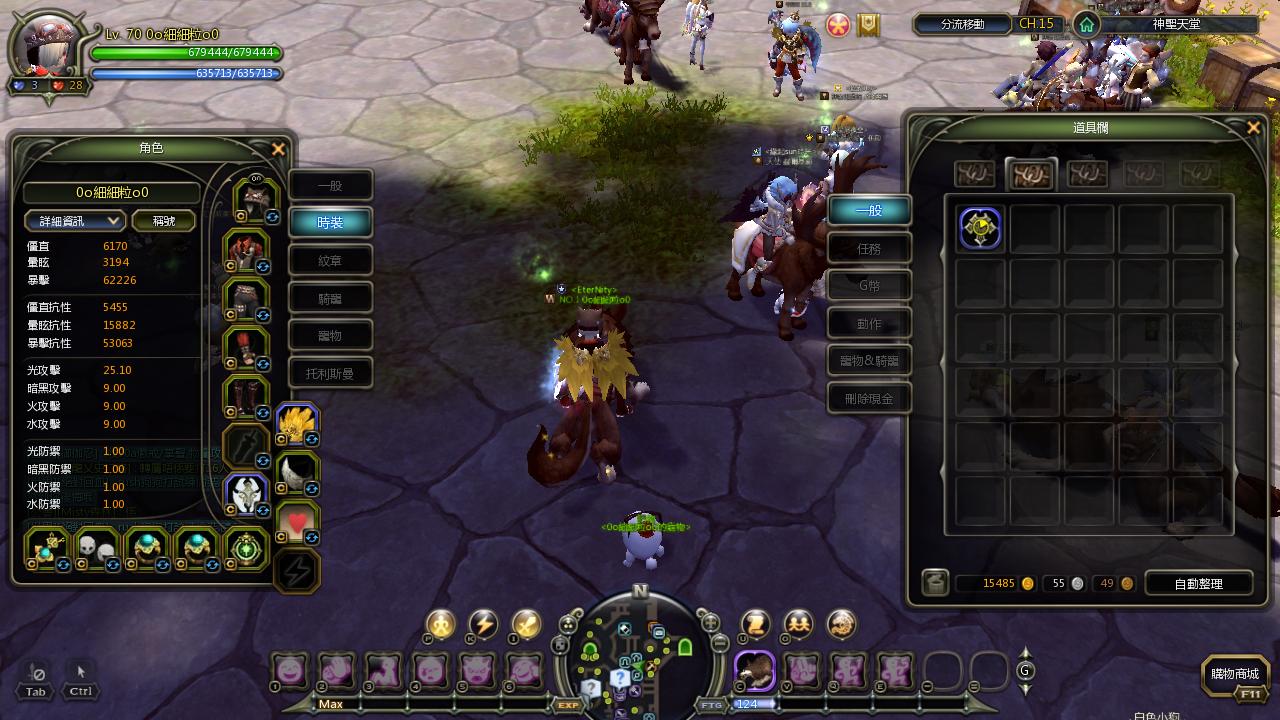This screenshot has width=1280, height=720.
Task: Close the 角色 character window
Action: [279, 149]
